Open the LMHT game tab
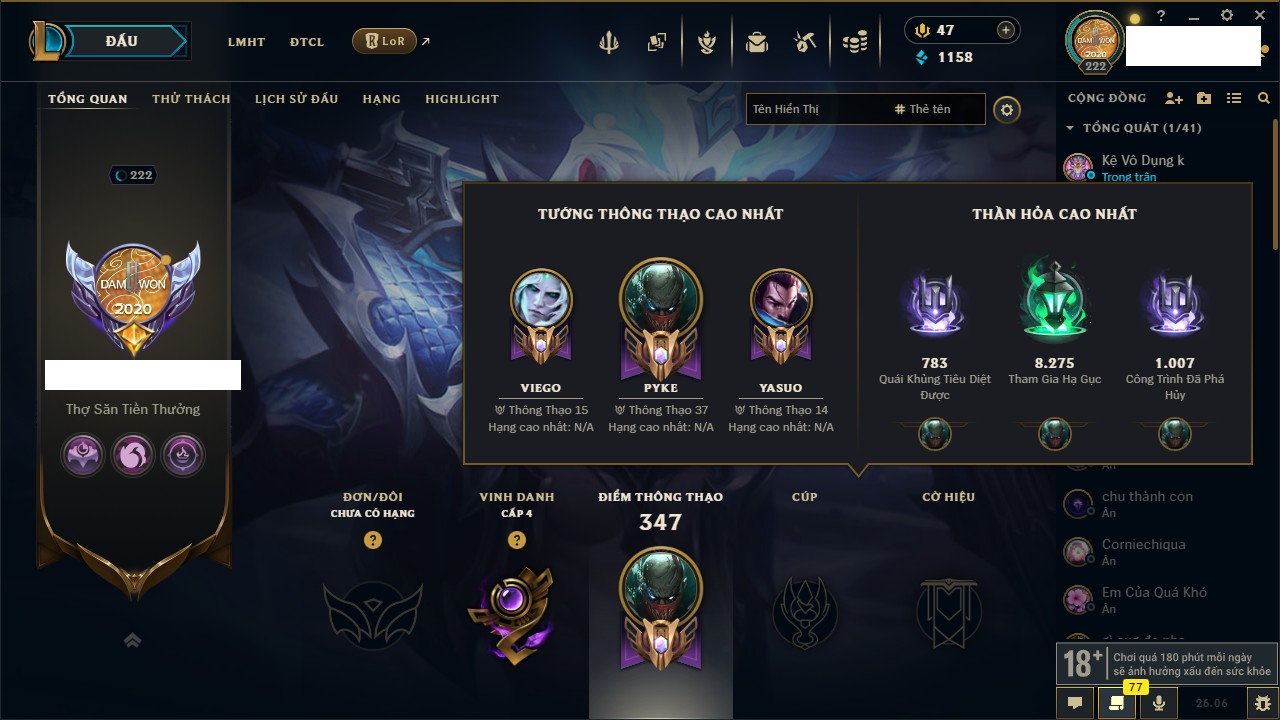The height and width of the screenshot is (720, 1280). (246, 42)
